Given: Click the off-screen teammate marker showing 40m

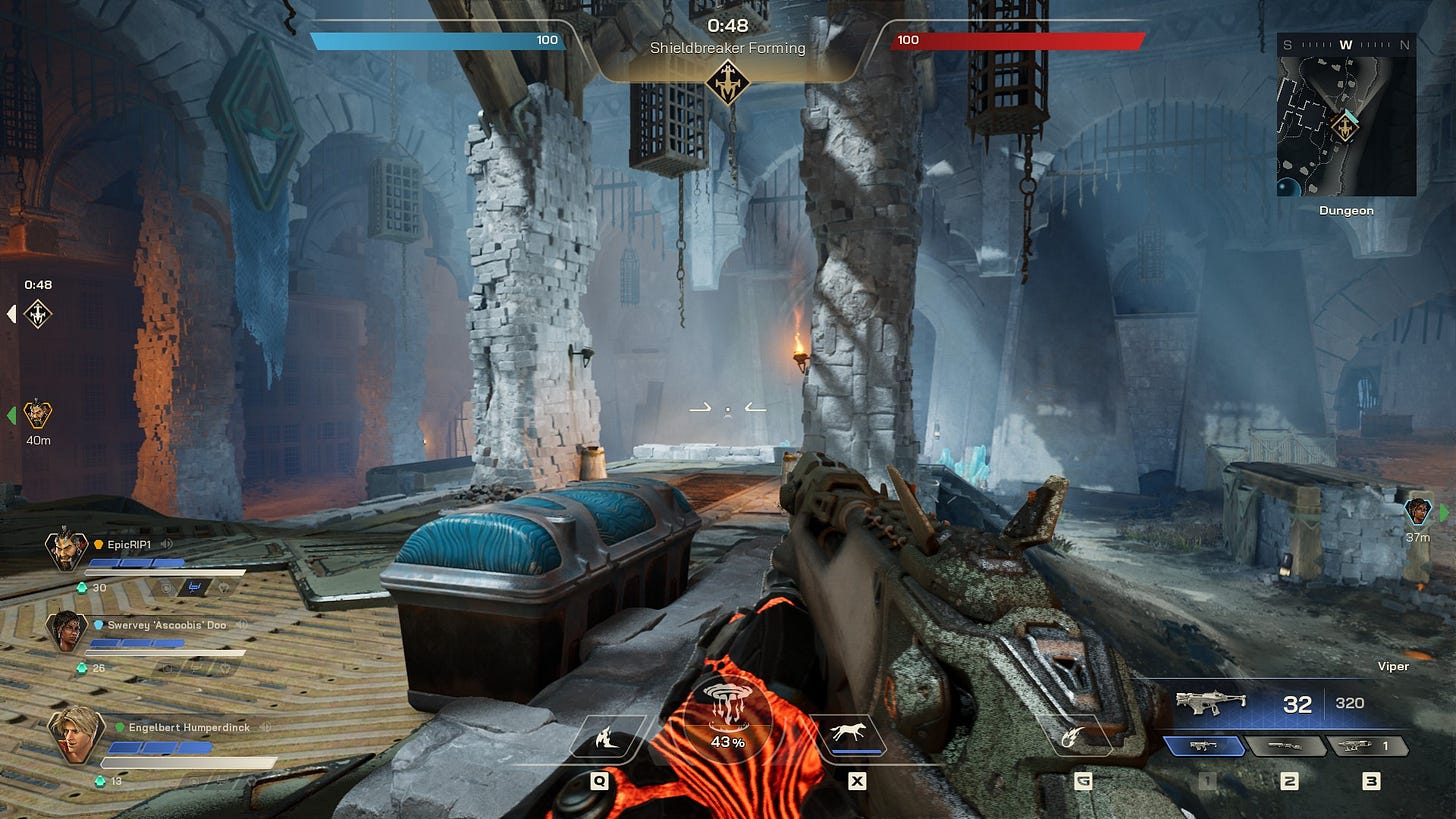Looking at the screenshot, I should pos(38,414).
